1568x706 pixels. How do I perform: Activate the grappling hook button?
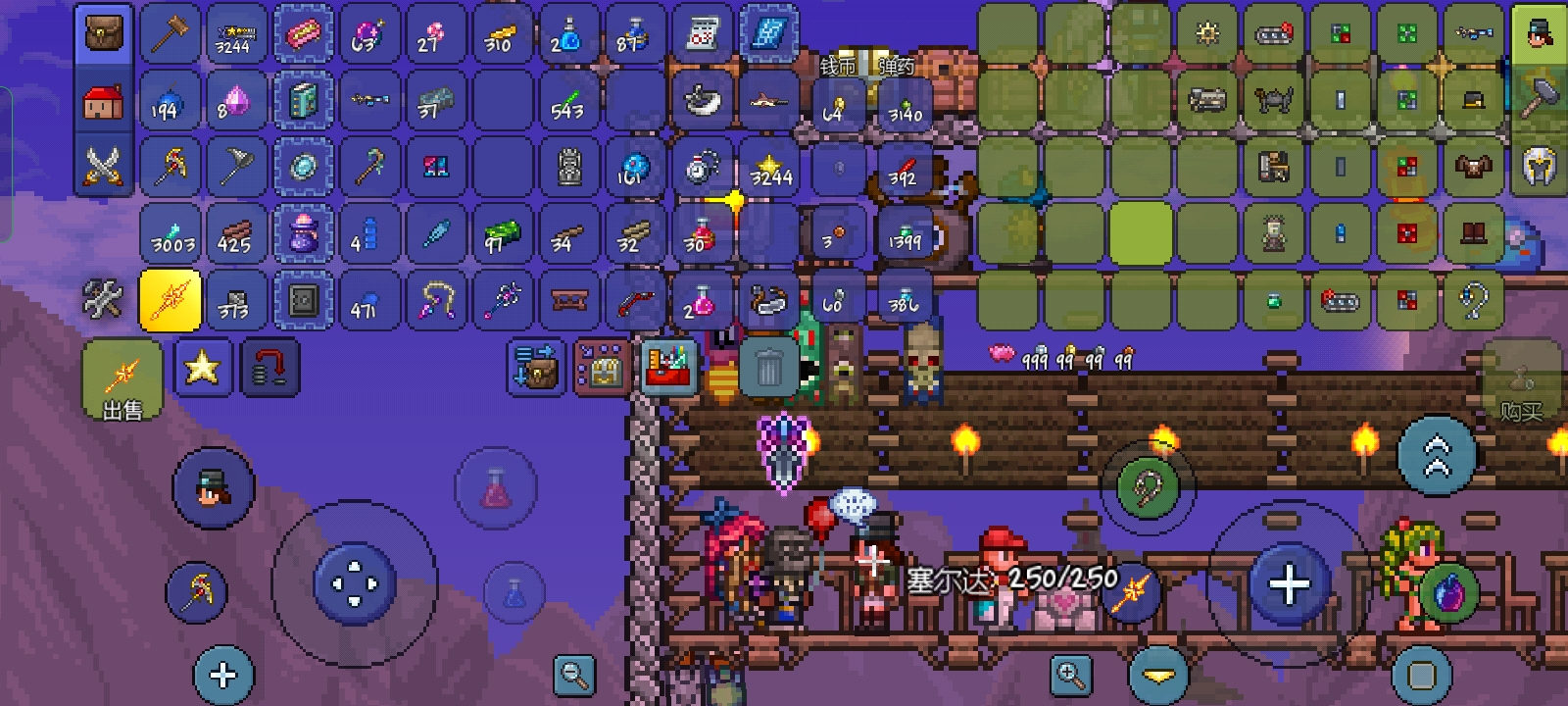[x=1148, y=486]
